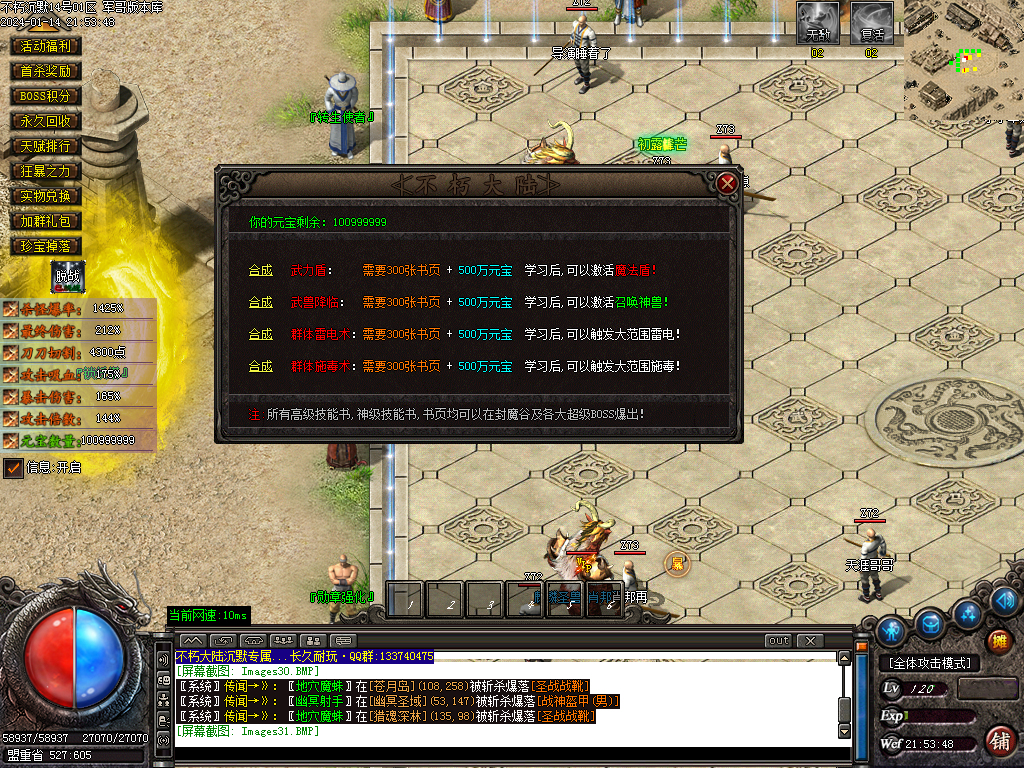Toggle the 信息:开启 checkbox
This screenshot has width=1024, height=768.
[x=13, y=467]
